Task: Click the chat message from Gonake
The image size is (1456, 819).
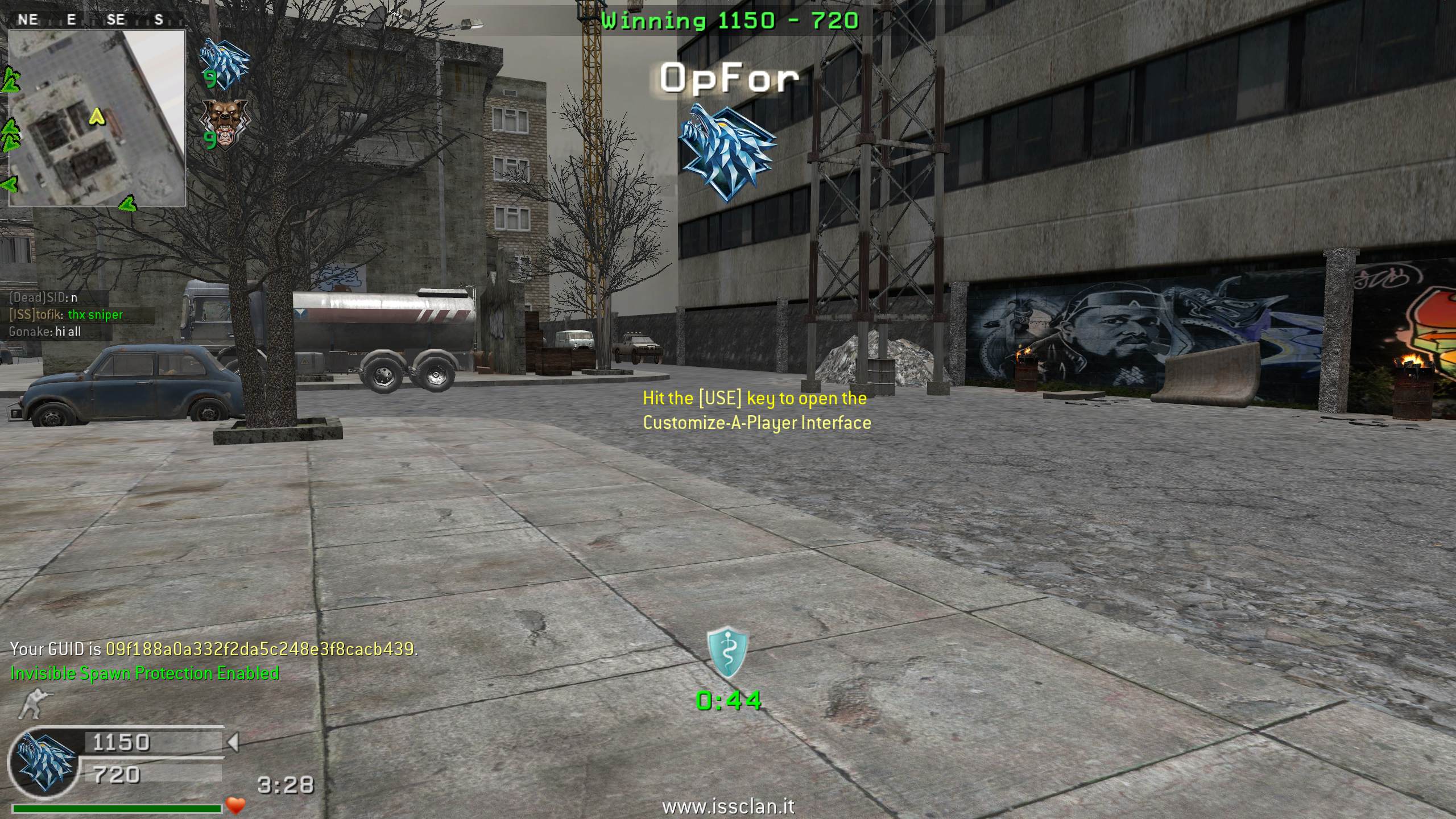Action: [x=45, y=332]
